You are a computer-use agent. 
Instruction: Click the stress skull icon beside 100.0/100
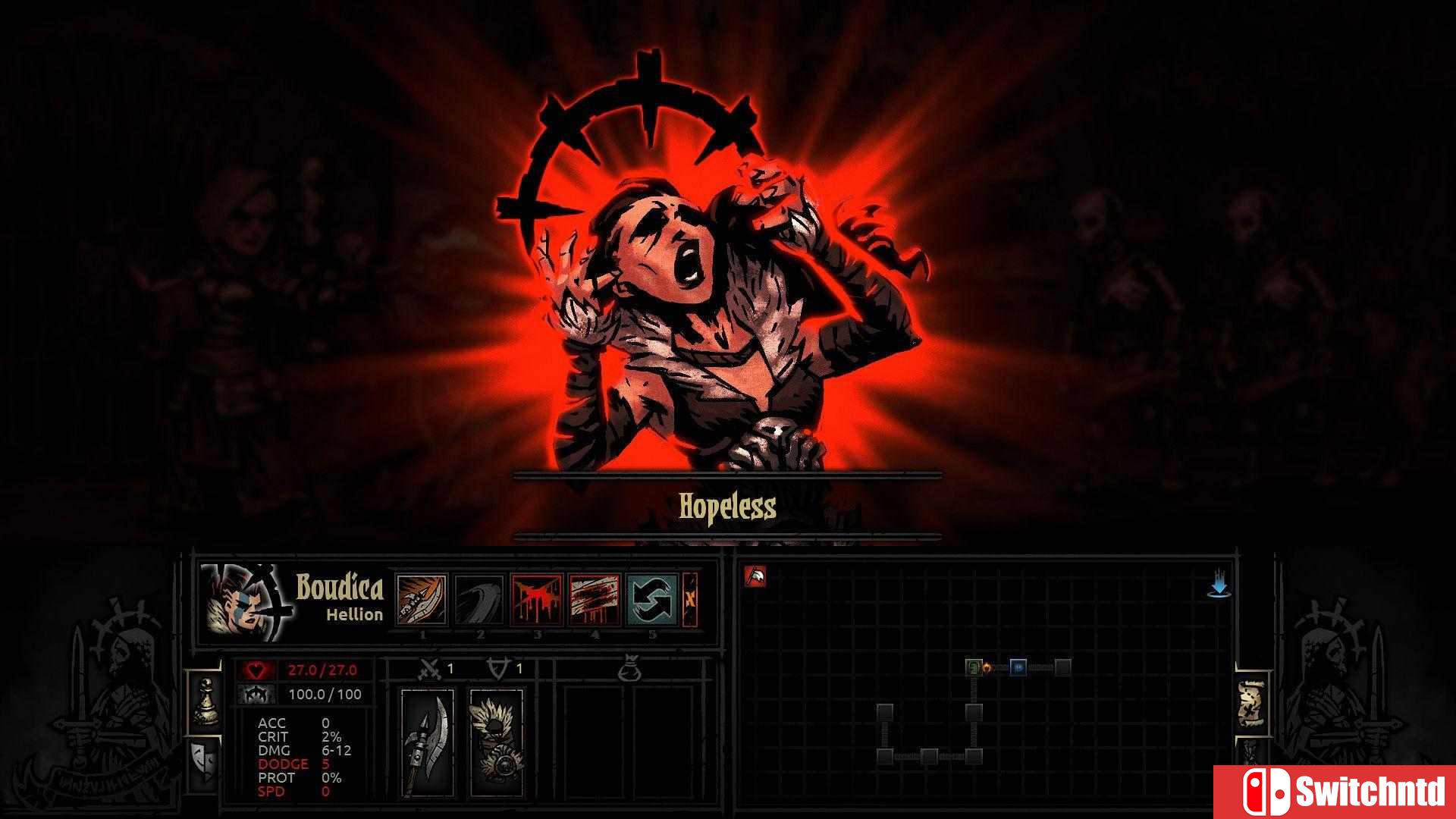(x=258, y=694)
